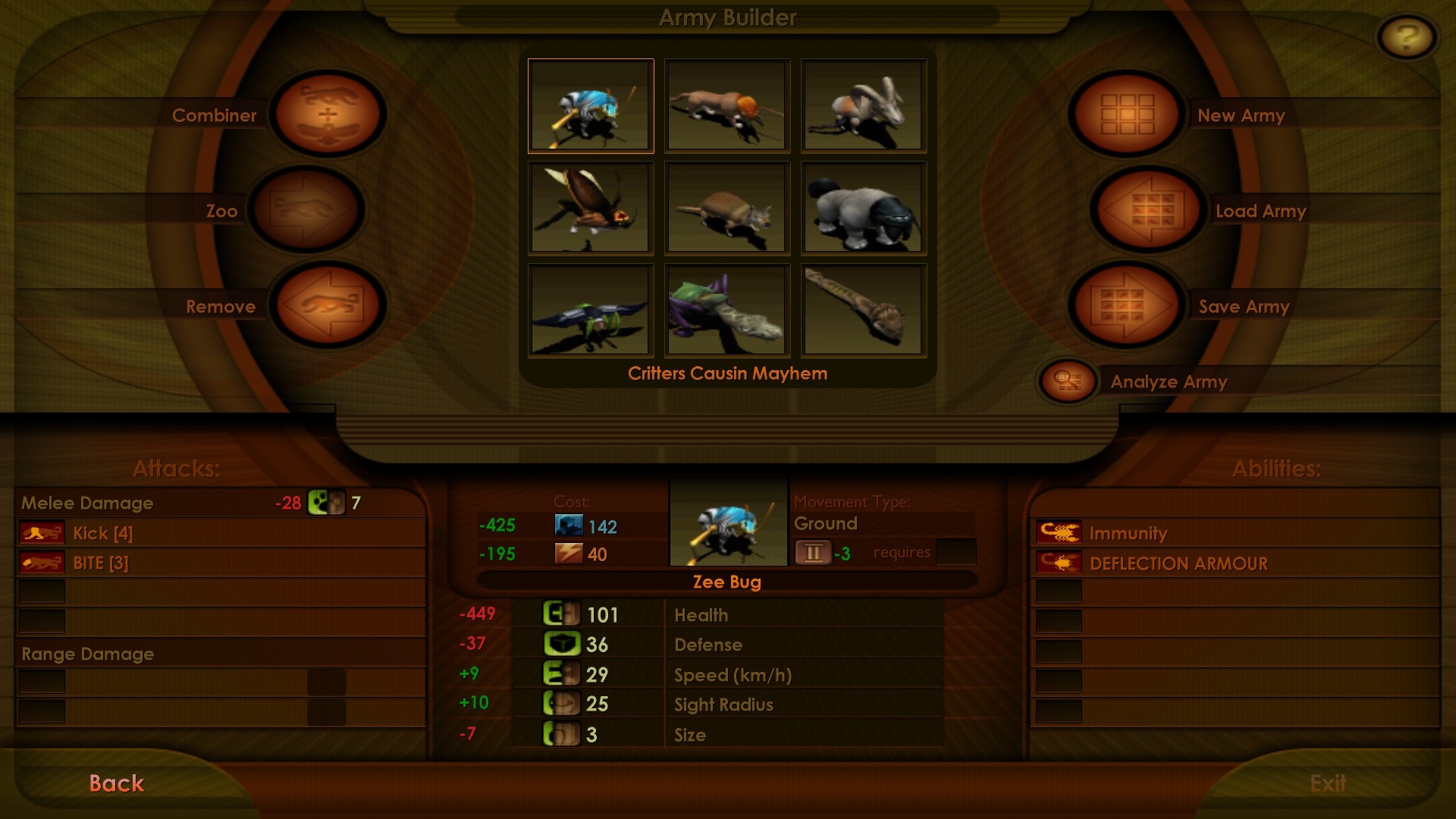Select the Immunity ability entry
1456x819 pixels.
coord(1128,533)
